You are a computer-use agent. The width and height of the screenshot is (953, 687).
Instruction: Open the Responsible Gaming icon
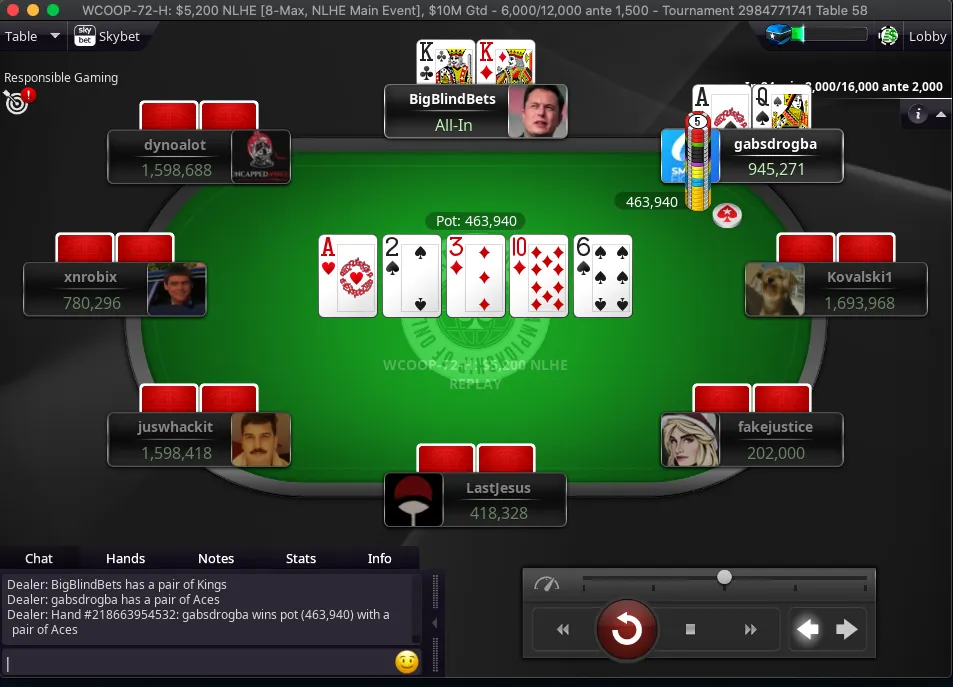[17, 100]
